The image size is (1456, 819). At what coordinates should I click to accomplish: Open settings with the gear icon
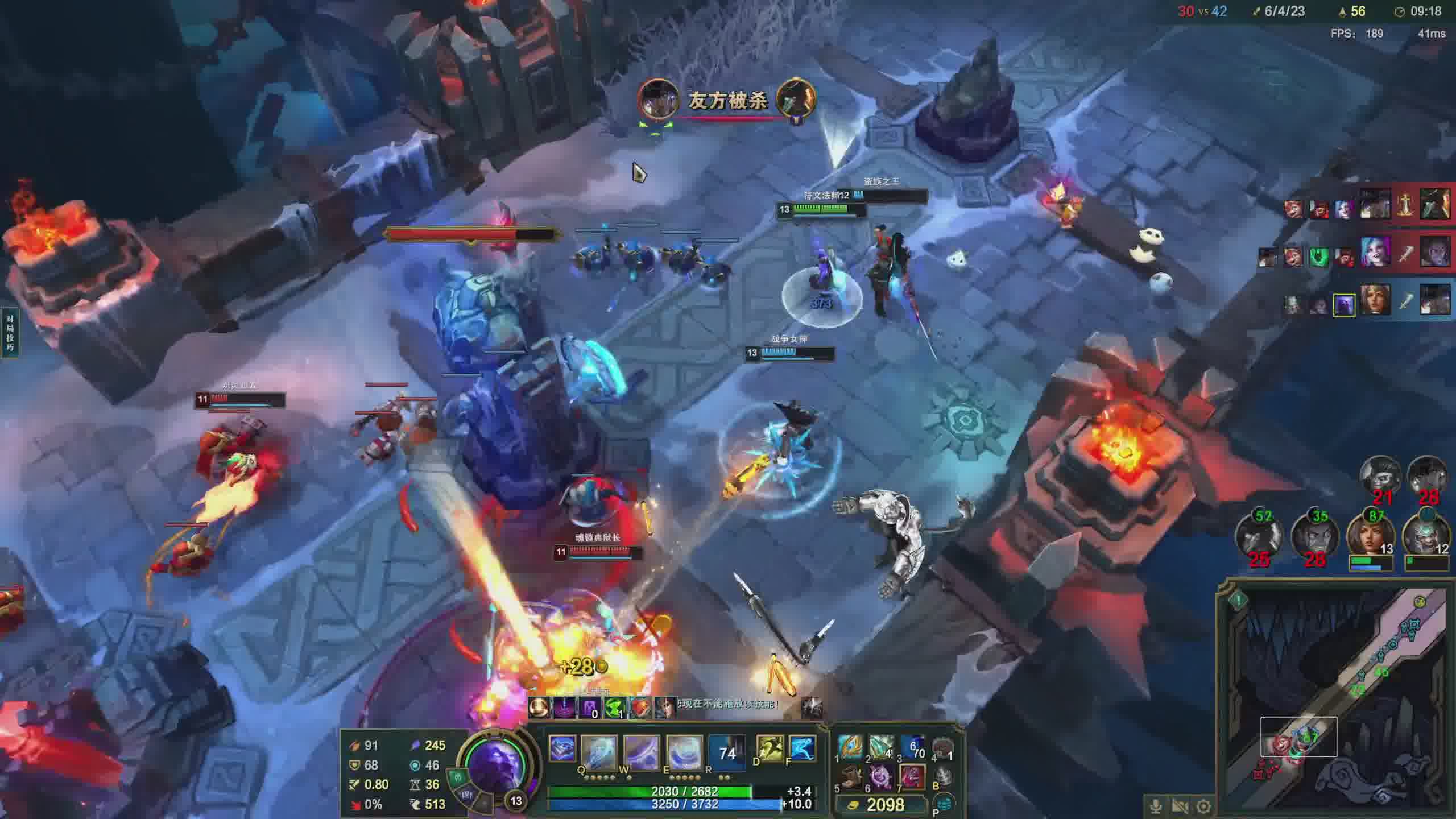coord(1203,806)
